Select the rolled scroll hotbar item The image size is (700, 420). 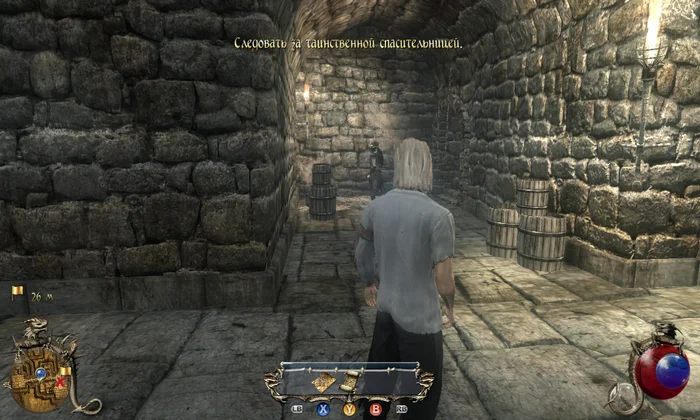pos(350,381)
